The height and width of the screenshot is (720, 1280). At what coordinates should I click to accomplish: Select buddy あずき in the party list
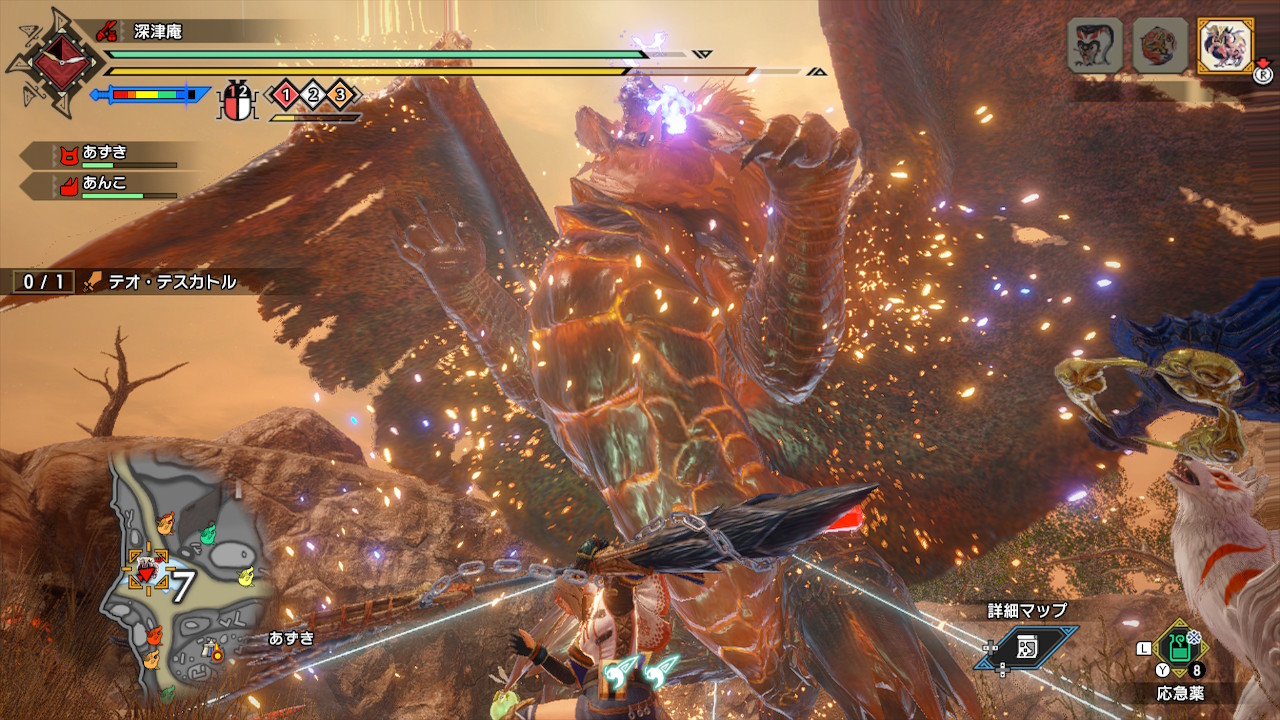105,154
